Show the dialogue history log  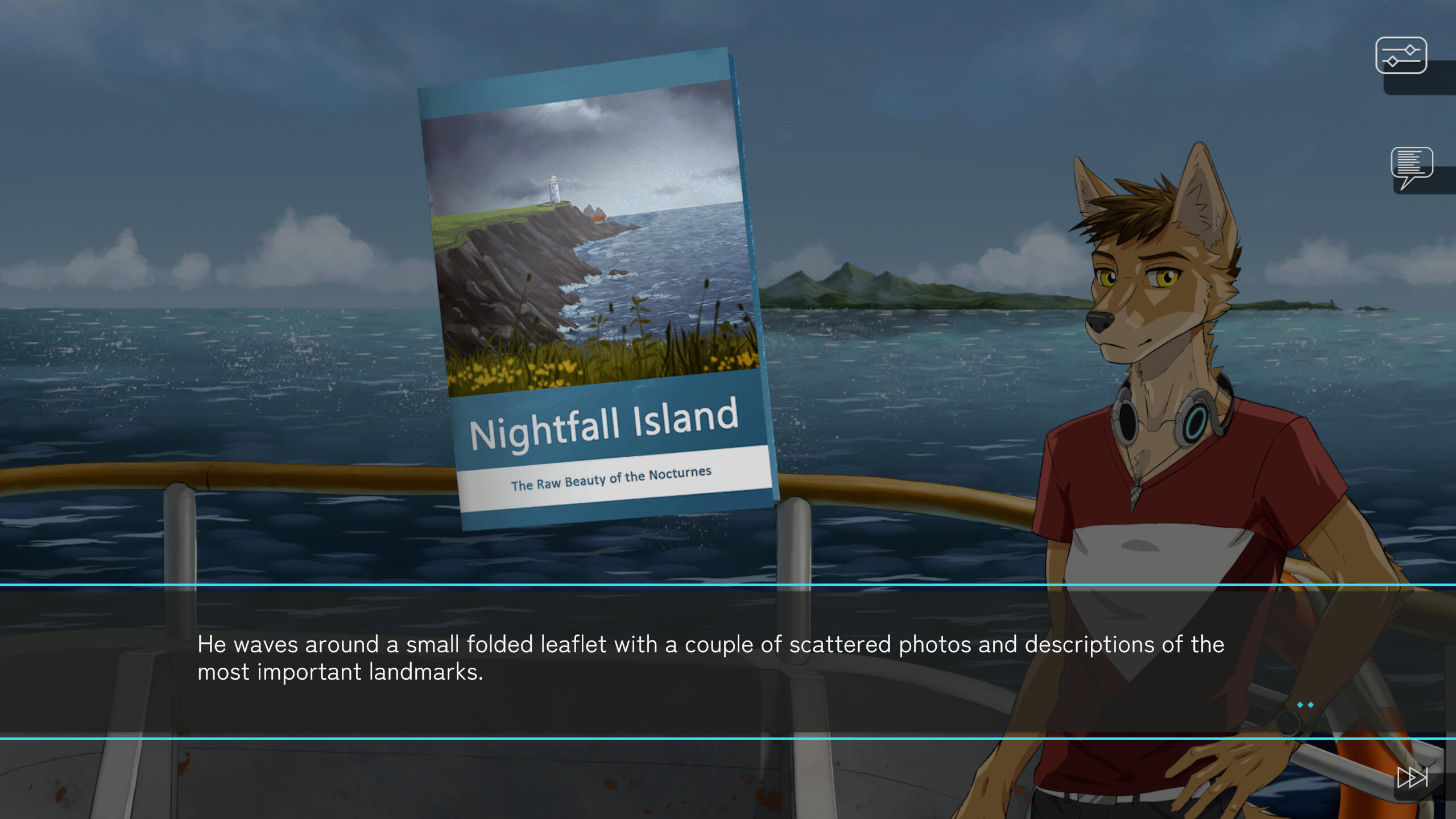[x=1411, y=166]
